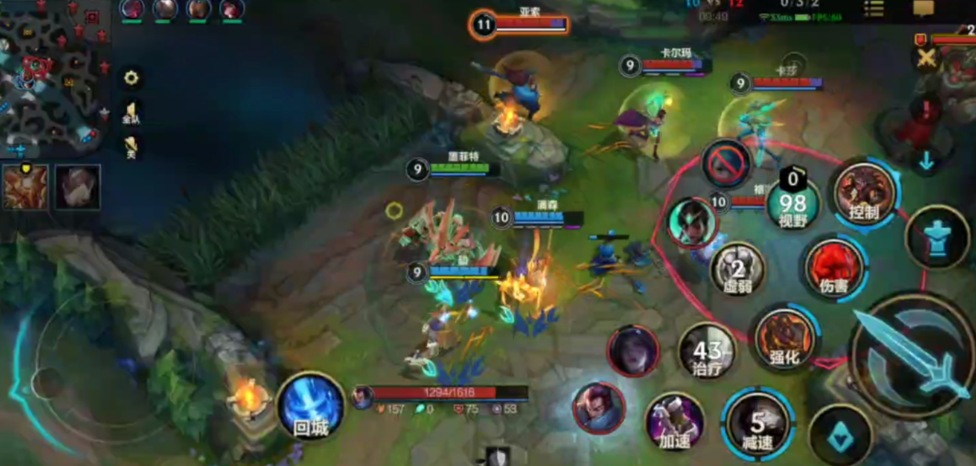Cast the 治疗 heal spell
Viewport: 976px width, 466px height.
point(706,352)
